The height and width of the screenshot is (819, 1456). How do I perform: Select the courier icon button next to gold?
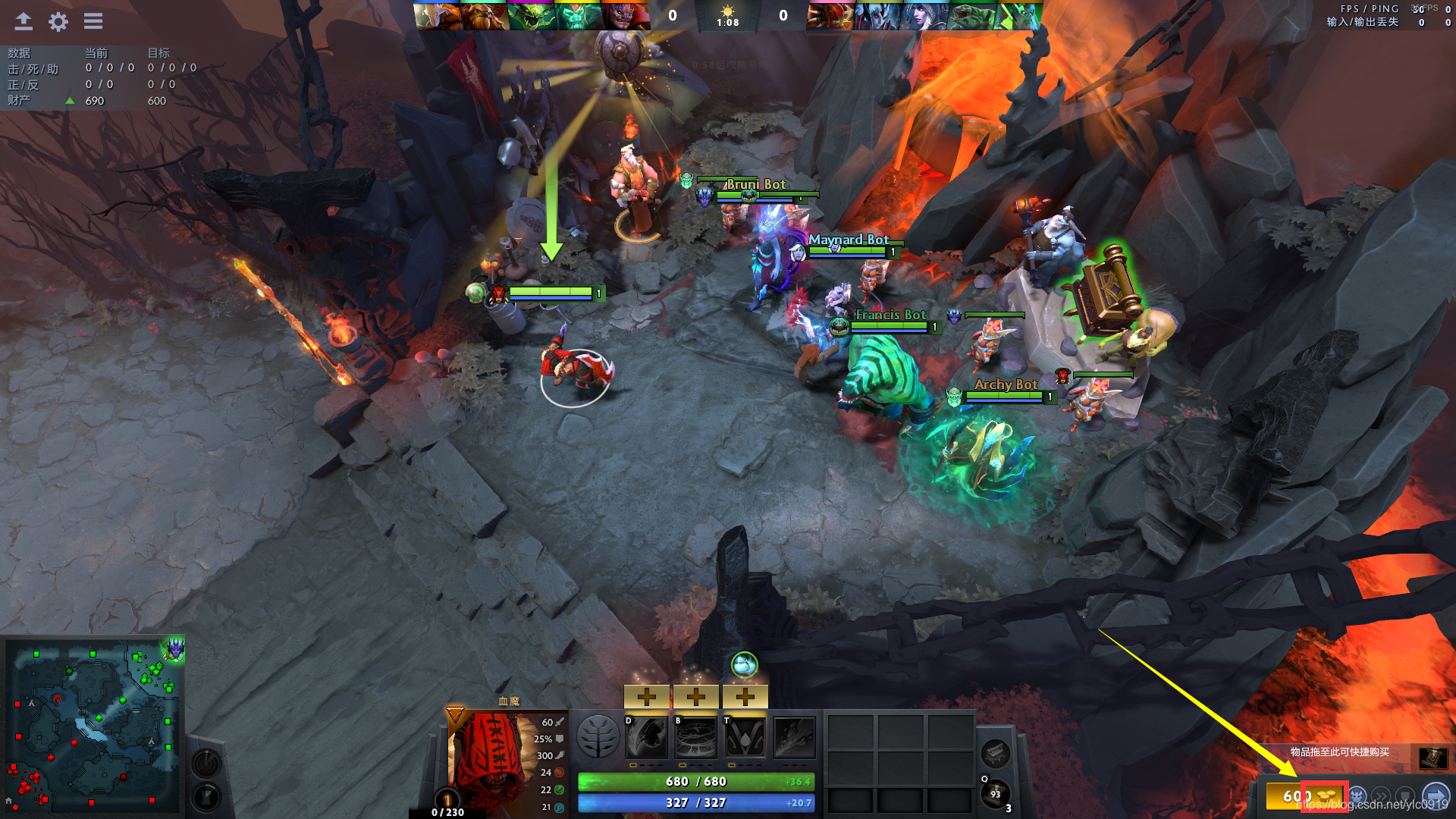(x=1357, y=796)
